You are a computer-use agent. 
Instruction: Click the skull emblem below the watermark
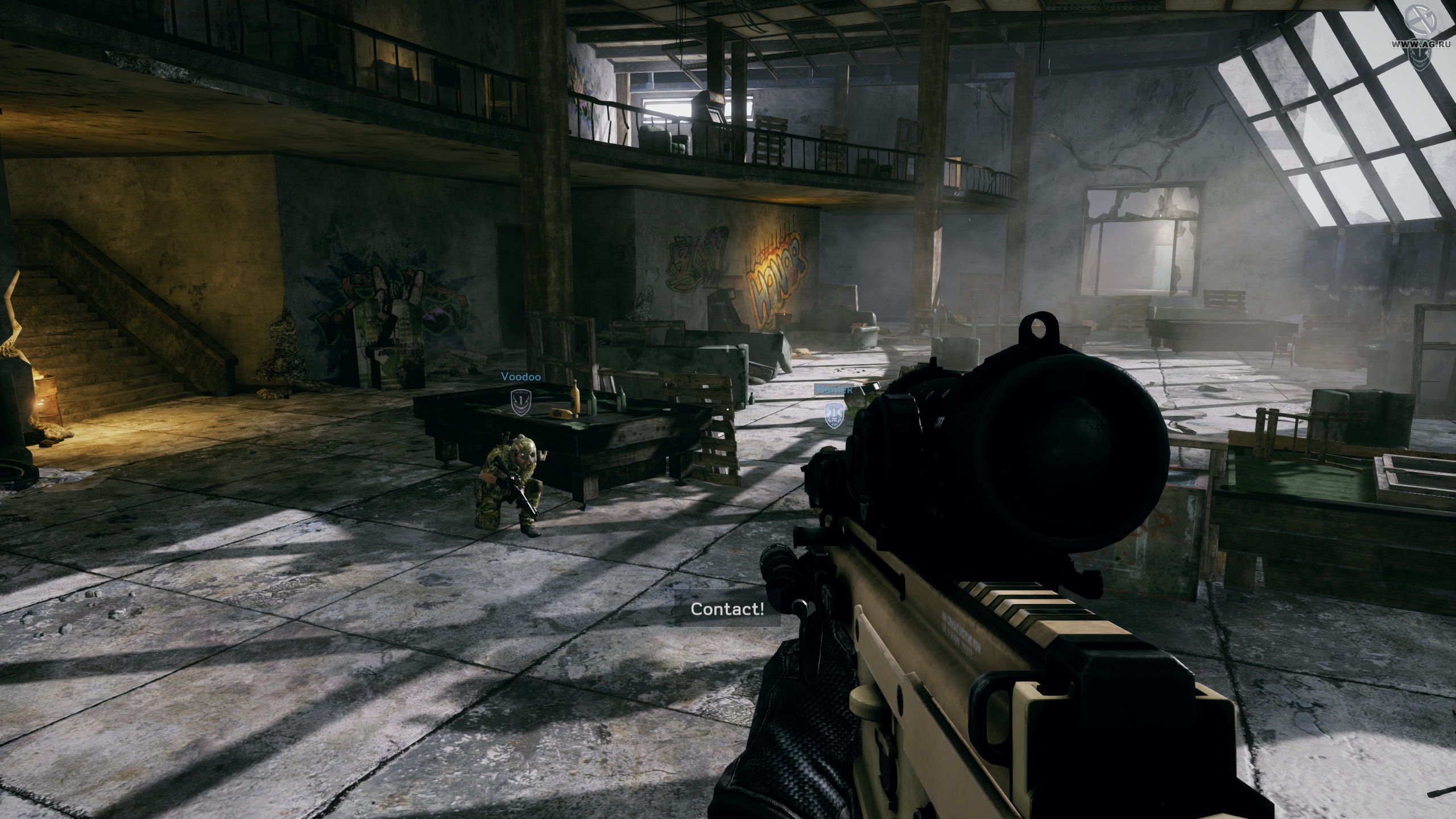click(1419, 55)
